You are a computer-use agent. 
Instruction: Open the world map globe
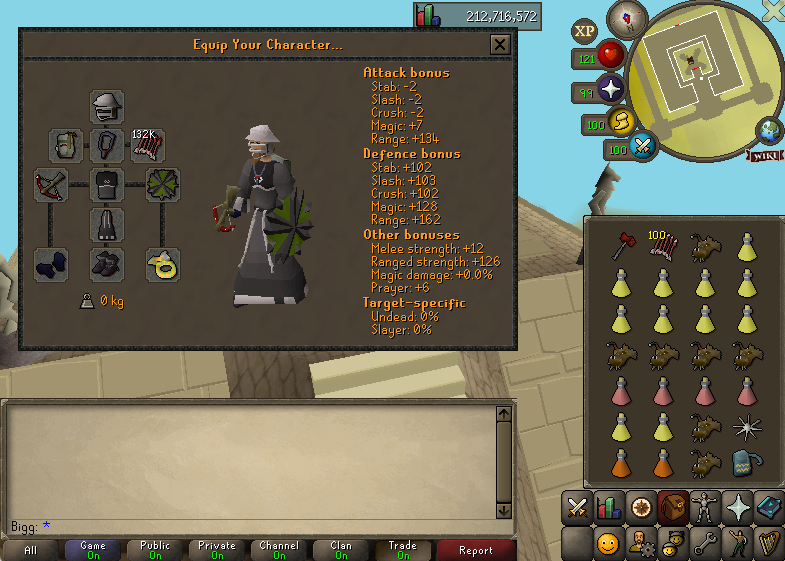(x=770, y=131)
